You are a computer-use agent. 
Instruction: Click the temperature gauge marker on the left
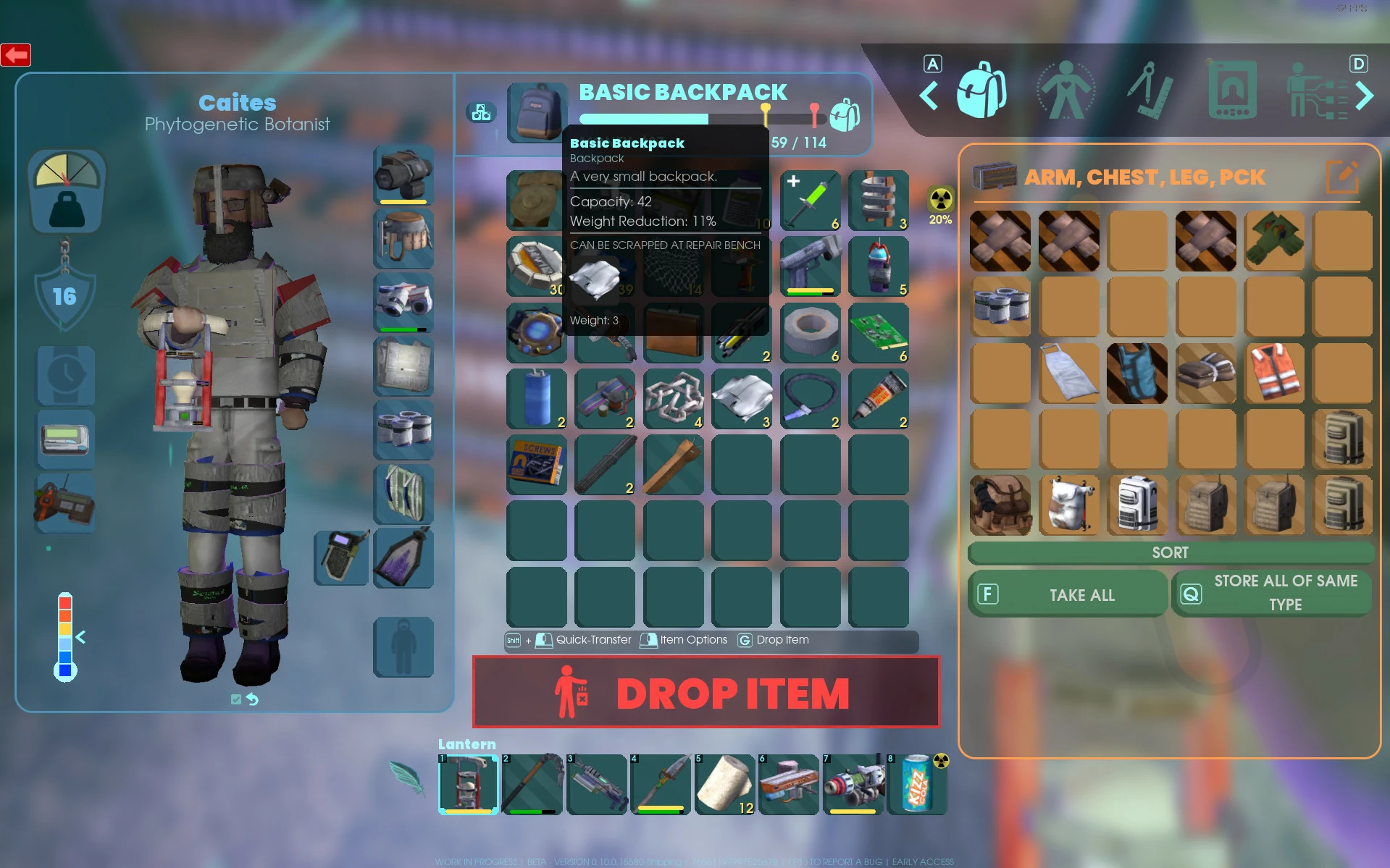81,638
